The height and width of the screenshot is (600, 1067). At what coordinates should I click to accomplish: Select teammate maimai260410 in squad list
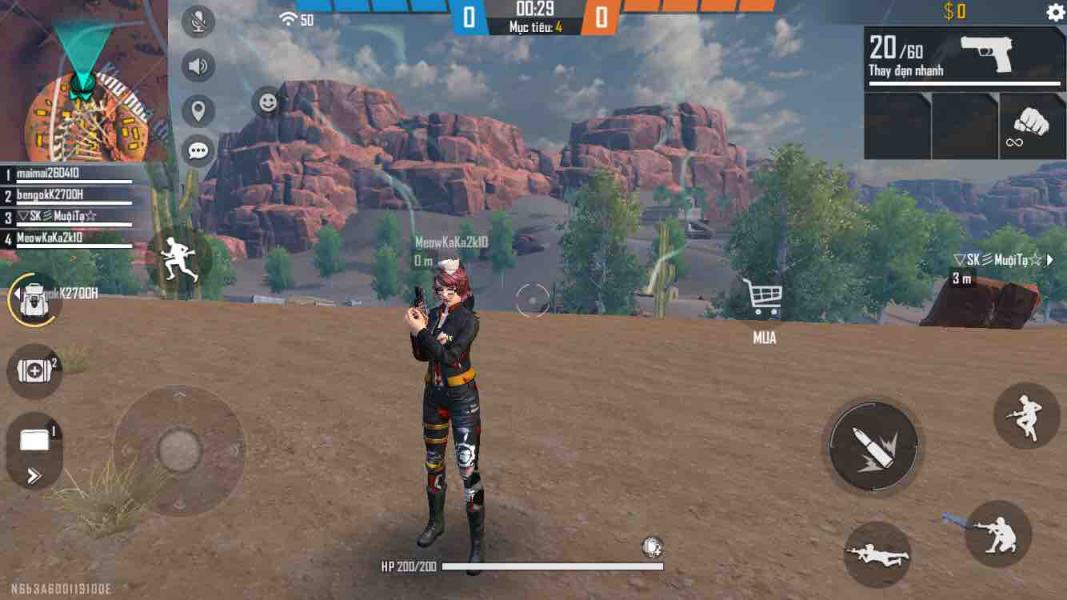[x=70, y=174]
